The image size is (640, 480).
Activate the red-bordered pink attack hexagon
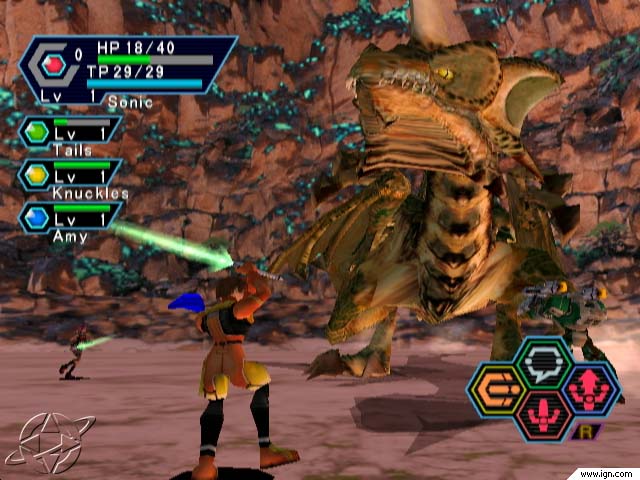[x=543, y=415]
